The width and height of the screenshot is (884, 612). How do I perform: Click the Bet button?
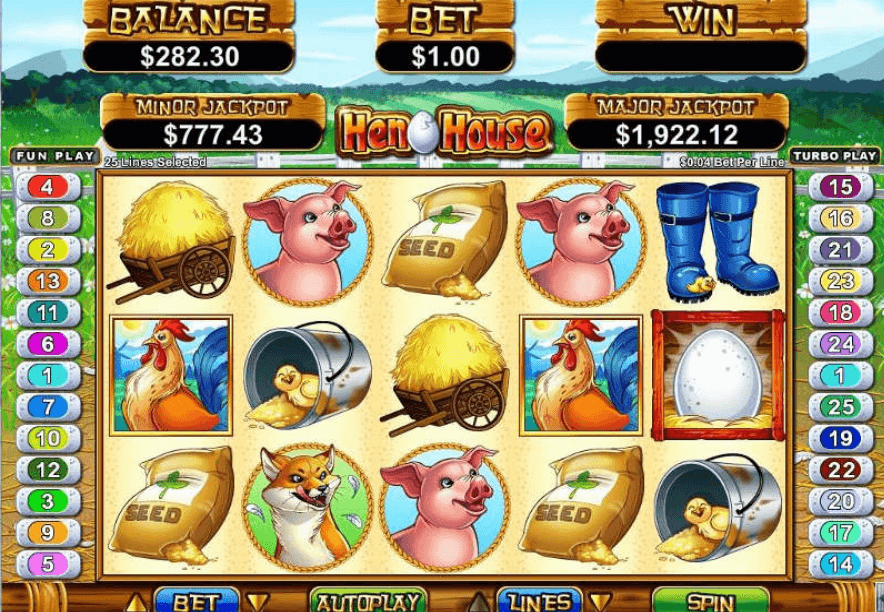pyautogui.click(x=196, y=601)
